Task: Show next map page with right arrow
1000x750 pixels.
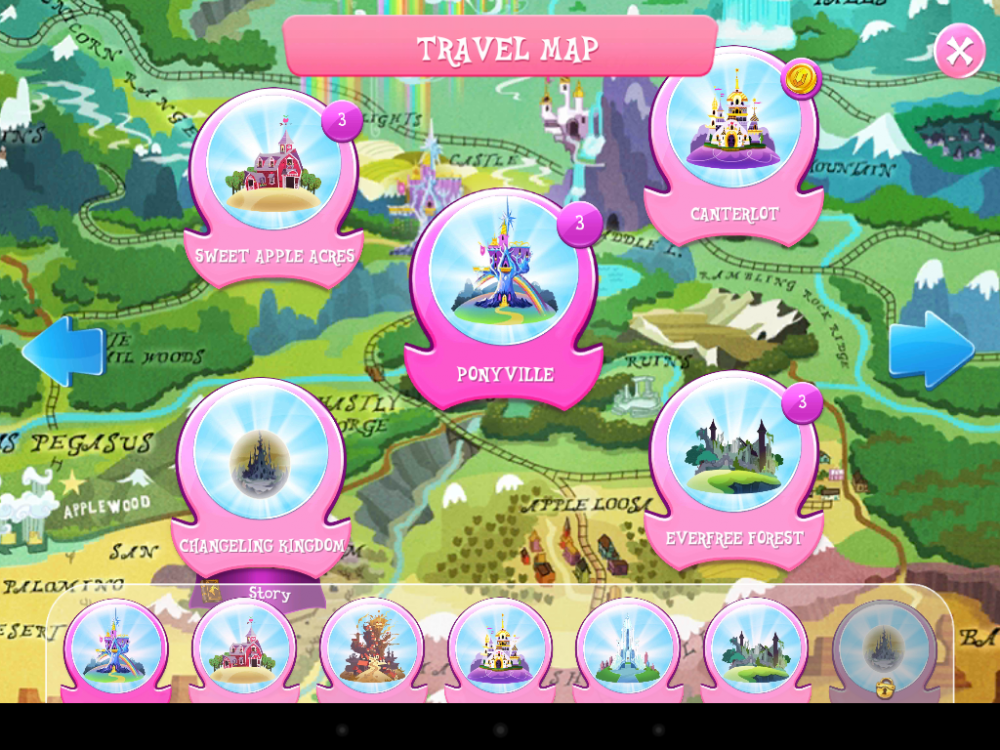Action: tap(931, 350)
